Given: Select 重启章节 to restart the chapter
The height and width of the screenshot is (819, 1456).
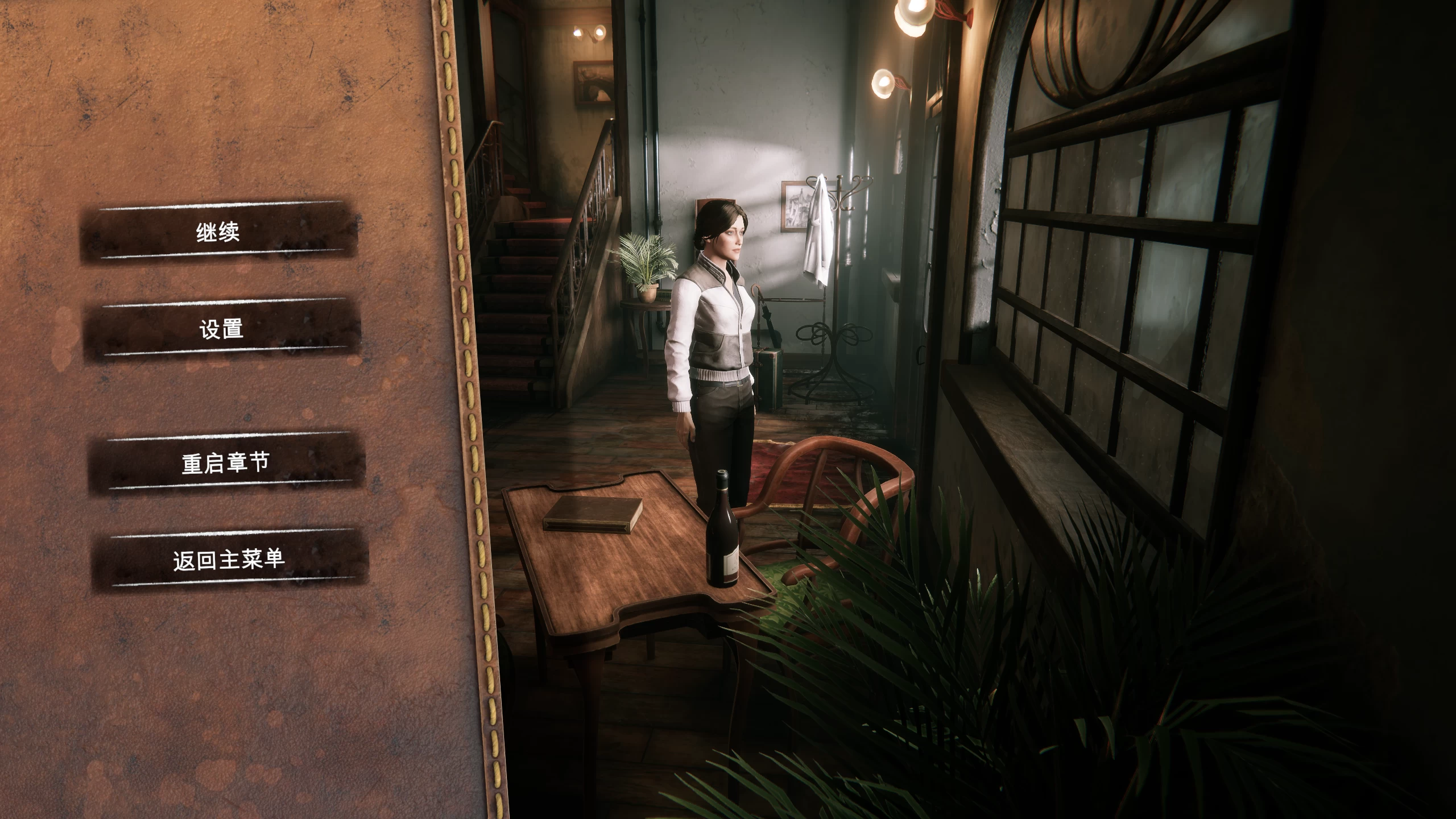Looking at the screenshot, I should (225, 463).
